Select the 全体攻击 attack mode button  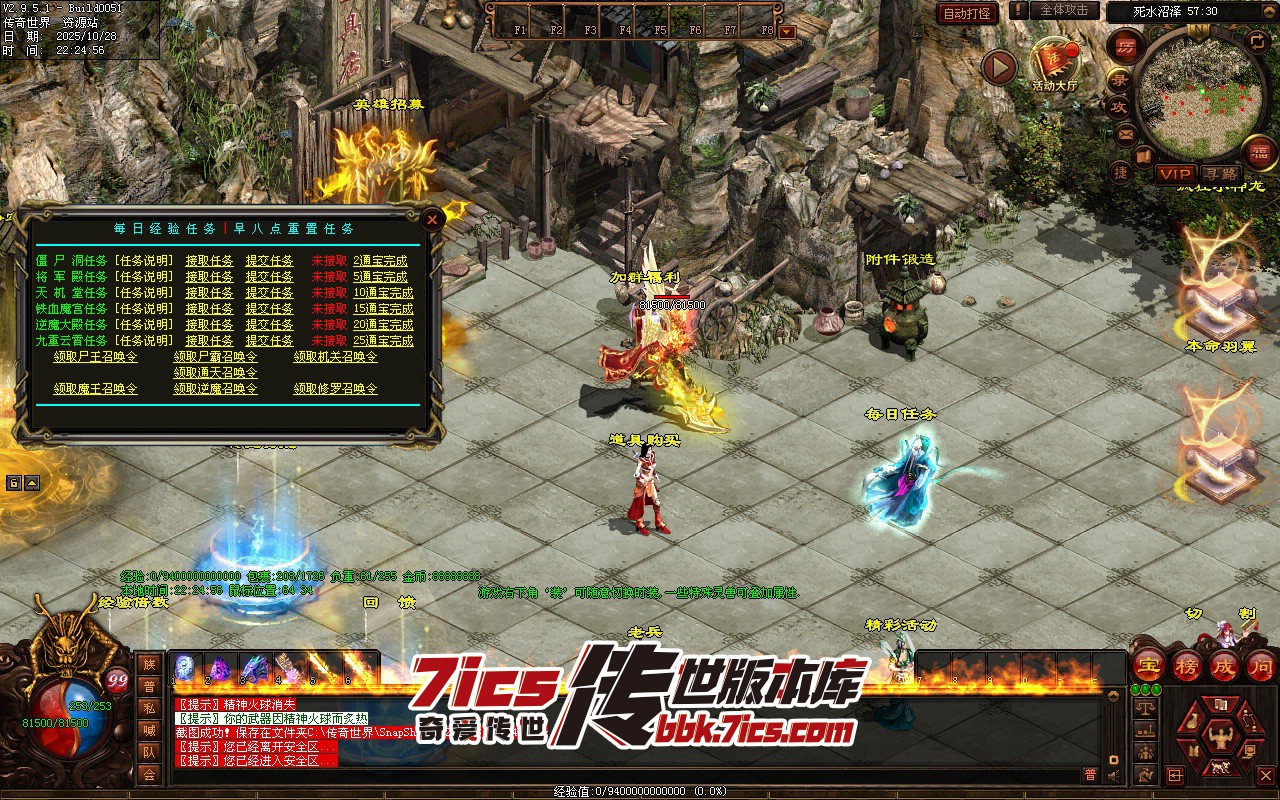(x=1064, y=10)
